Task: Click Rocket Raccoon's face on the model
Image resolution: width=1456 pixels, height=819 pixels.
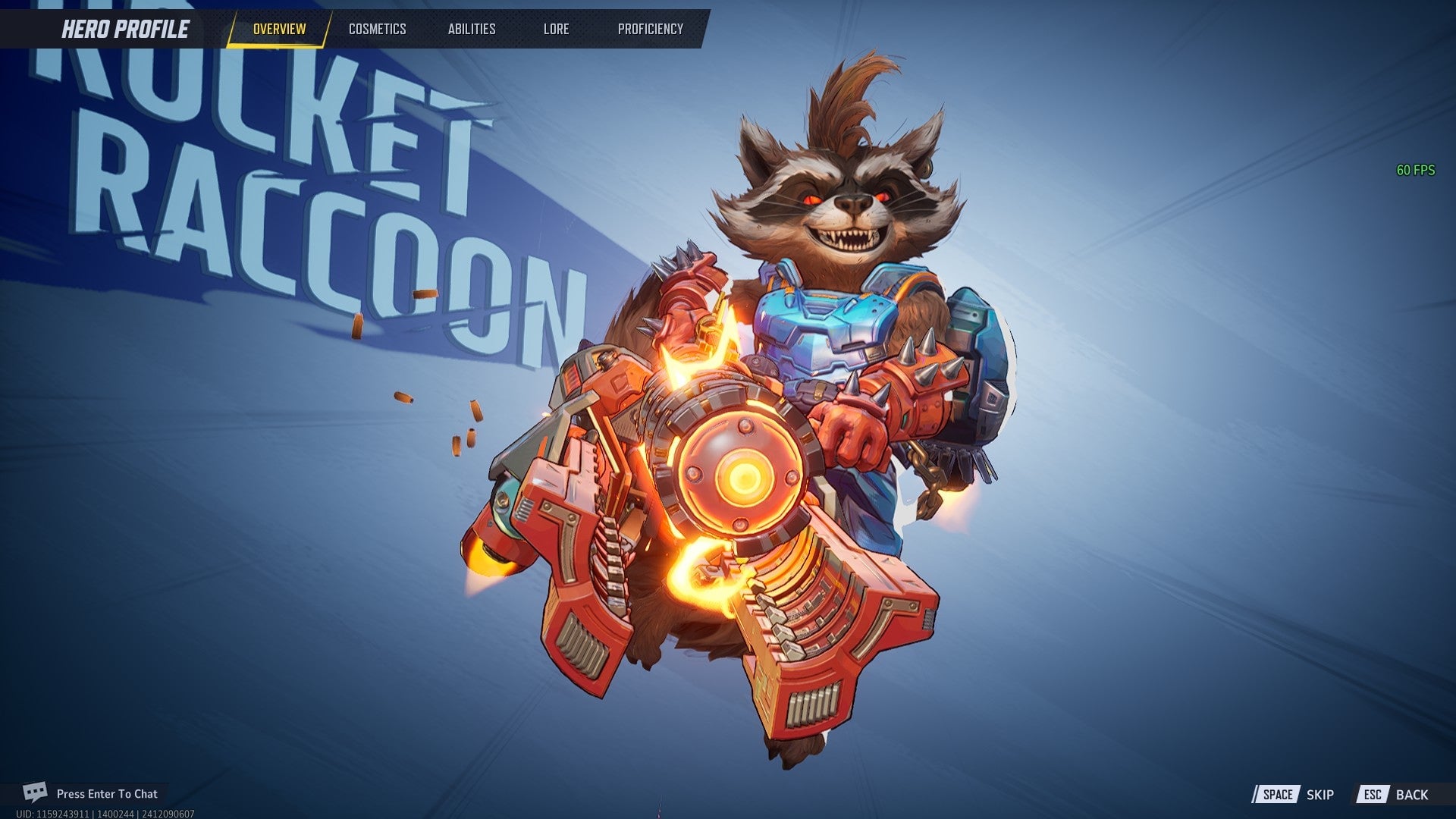Action: [x=849, y=205]
